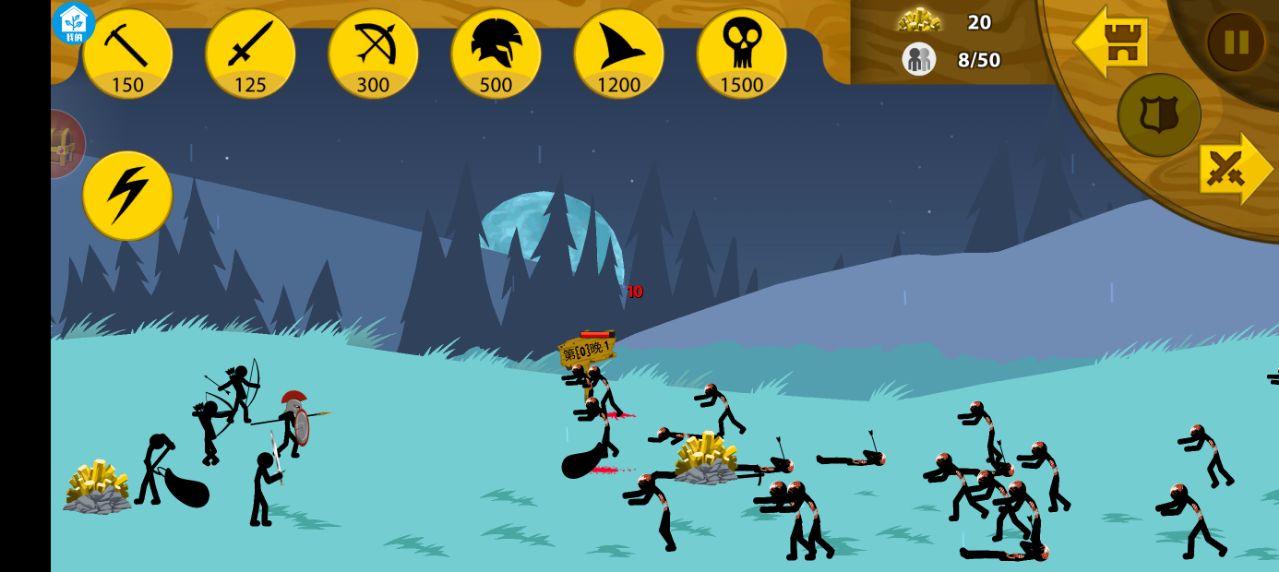Viewport: 1279px width, 572px height.
Task: Select the wizard hat unit for 1200
Action: click(x=619, y=54)
